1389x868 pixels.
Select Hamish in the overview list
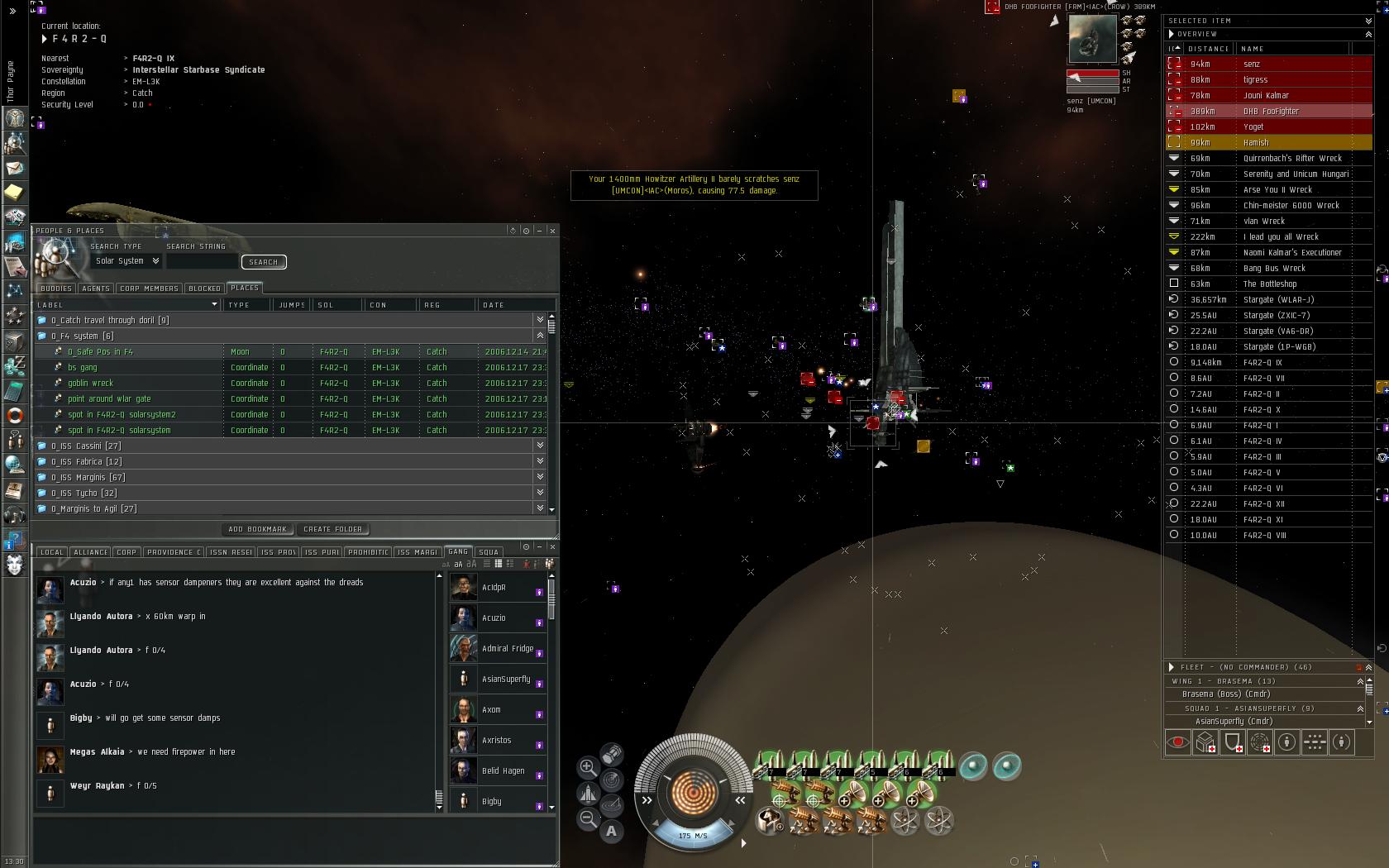coord(1256,142)
